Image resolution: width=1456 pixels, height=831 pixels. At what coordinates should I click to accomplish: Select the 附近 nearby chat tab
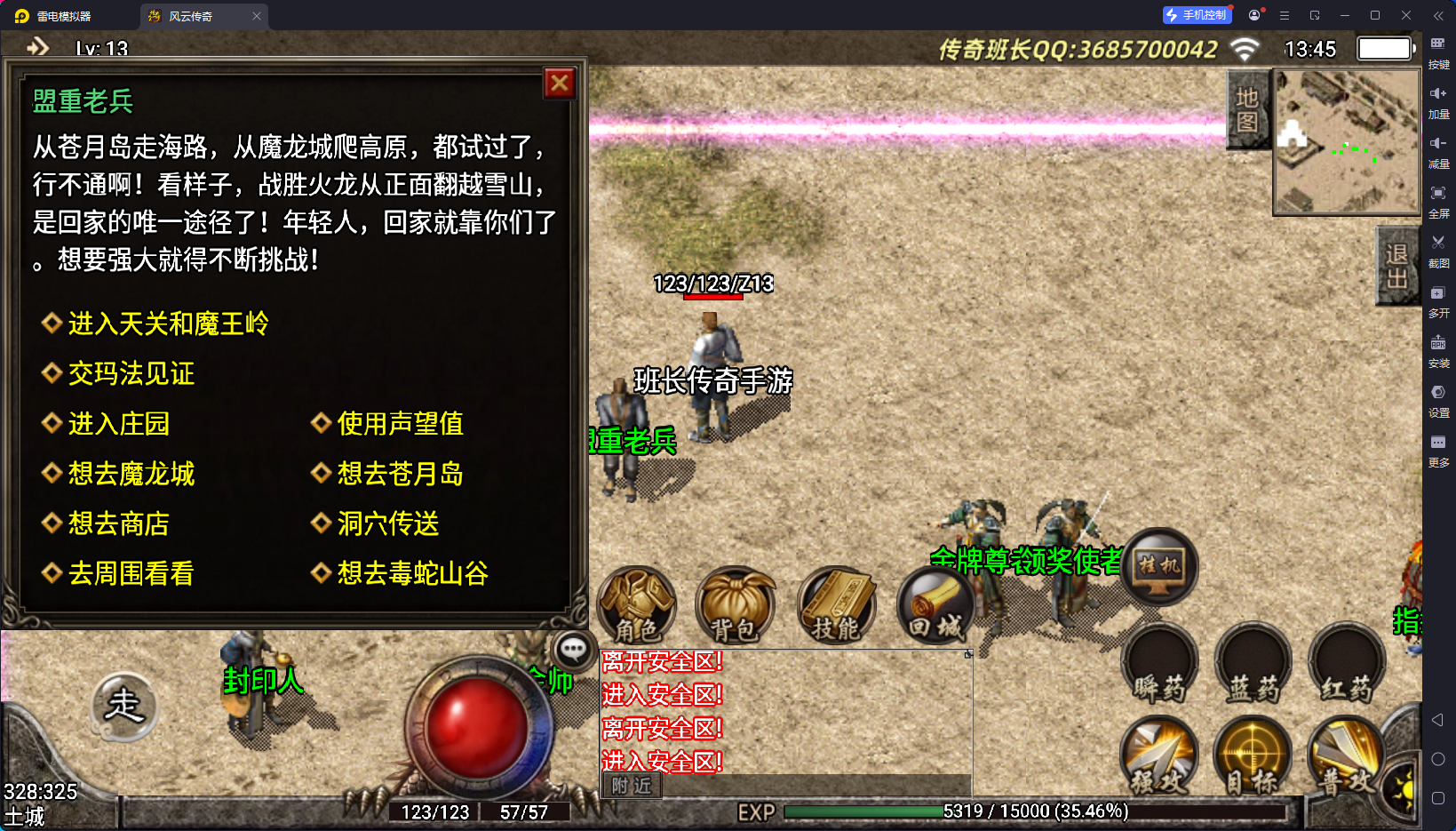631,786
